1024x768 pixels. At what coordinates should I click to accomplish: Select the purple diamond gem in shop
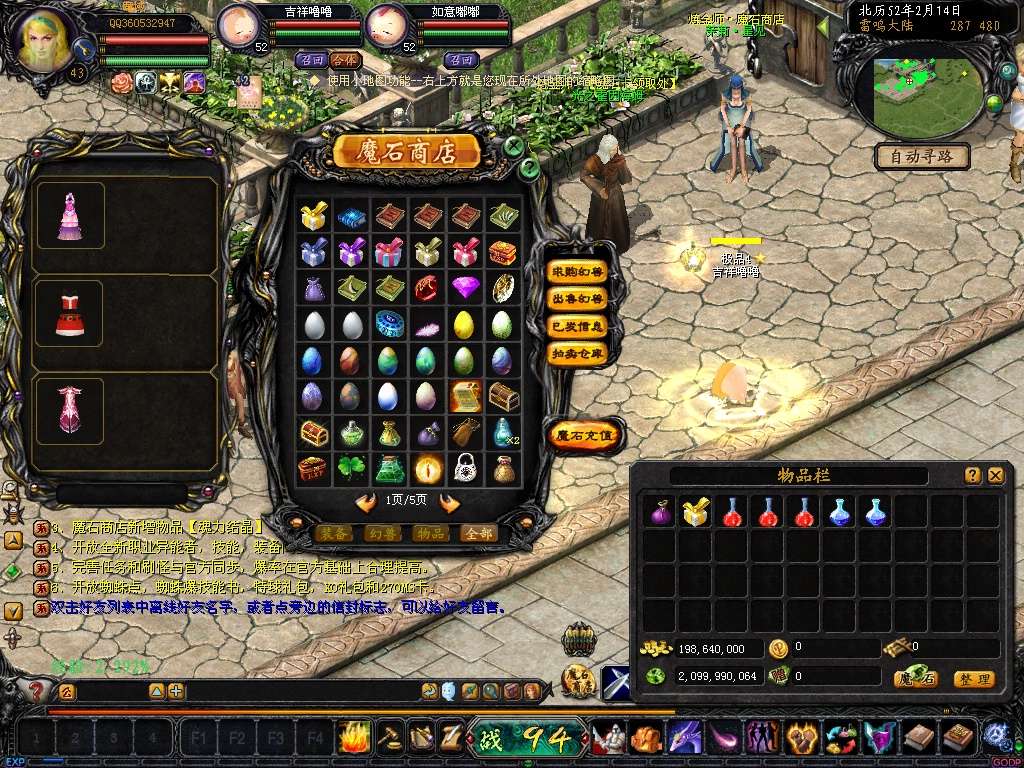(x=465, y=288)
